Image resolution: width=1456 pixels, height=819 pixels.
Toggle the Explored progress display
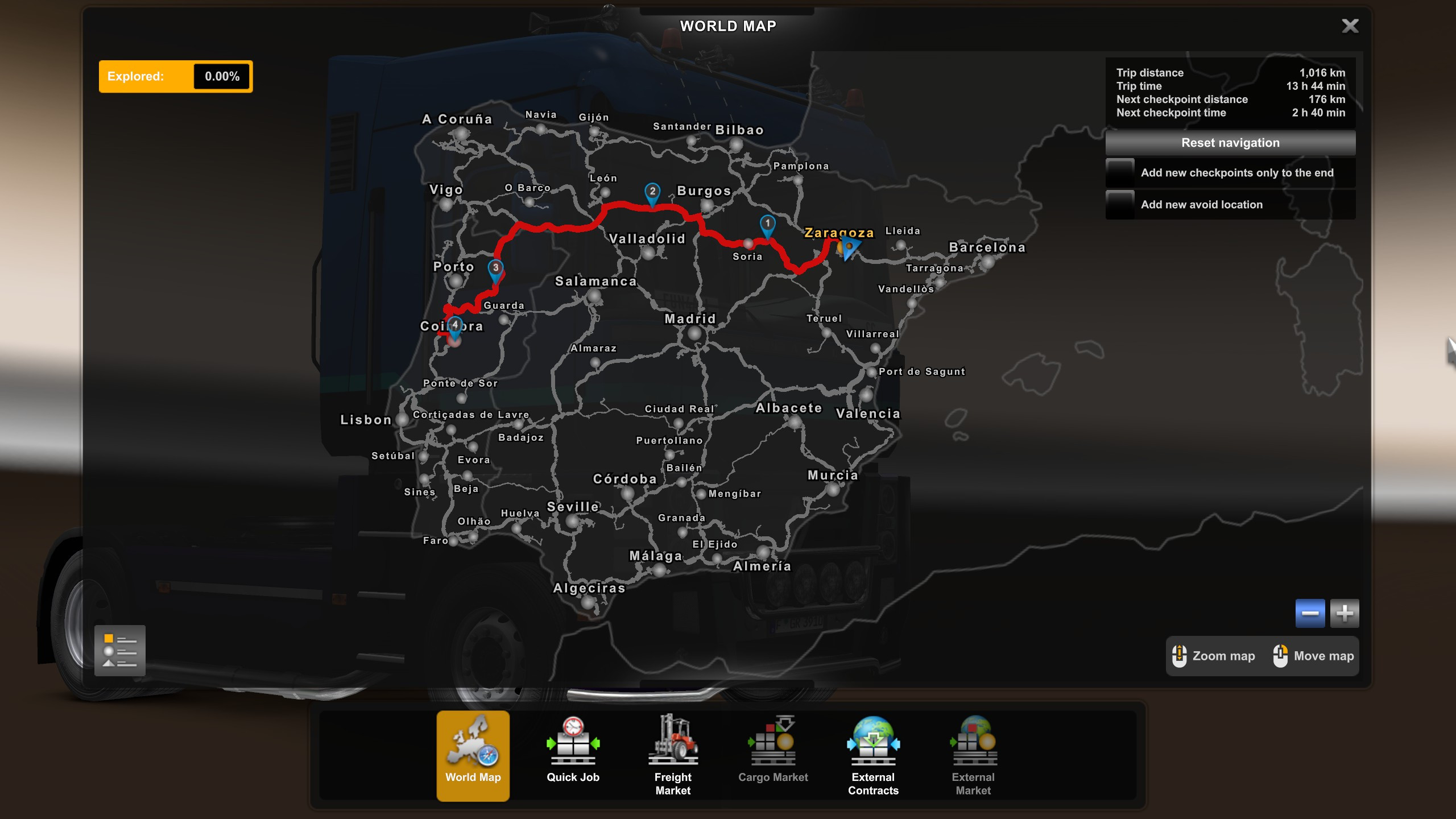click(175, 76)
